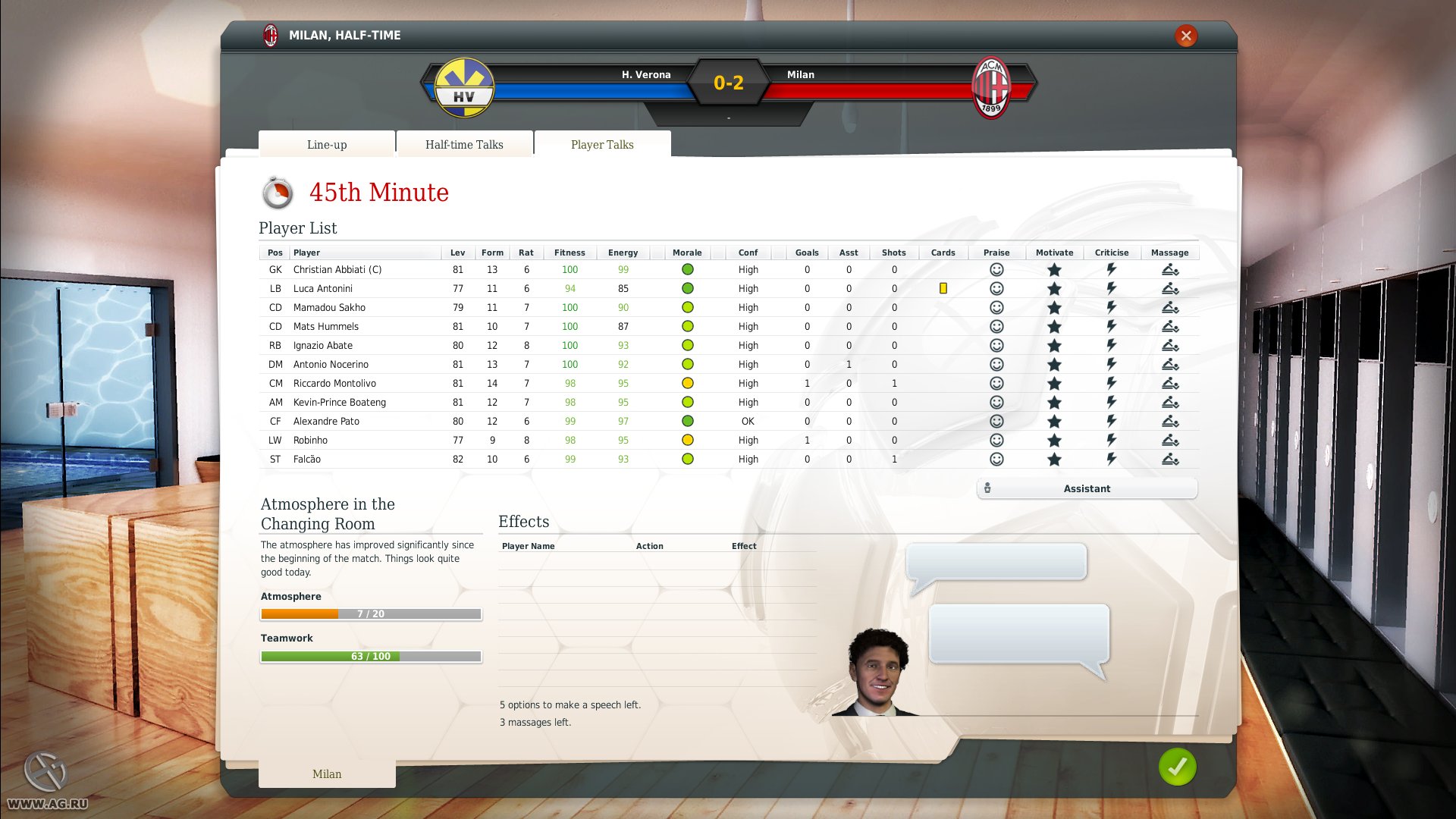Criticise Kevin-Prince Boateng with the lightning icon

(1111, 402)
